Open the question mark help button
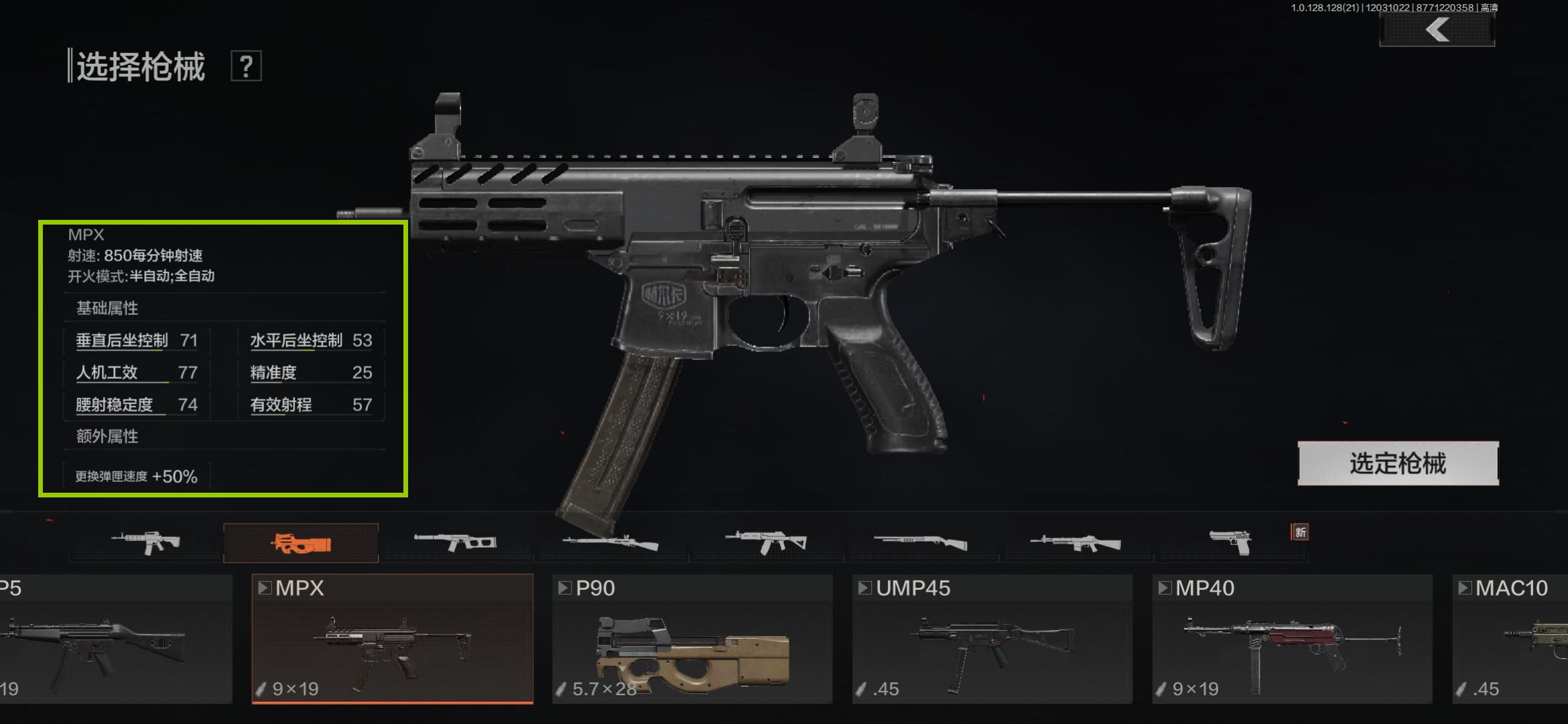 click(x=246, y=66)
